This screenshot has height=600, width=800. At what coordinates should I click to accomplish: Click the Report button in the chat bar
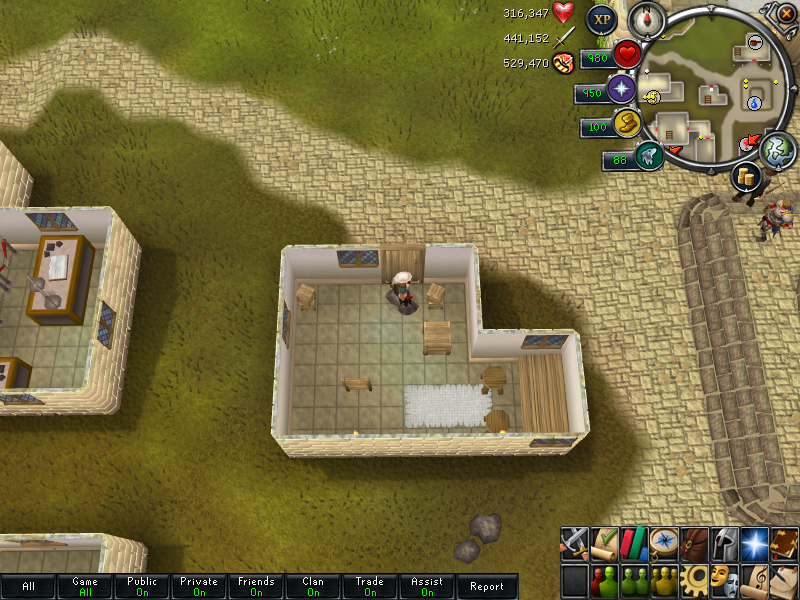pos(487,587)
